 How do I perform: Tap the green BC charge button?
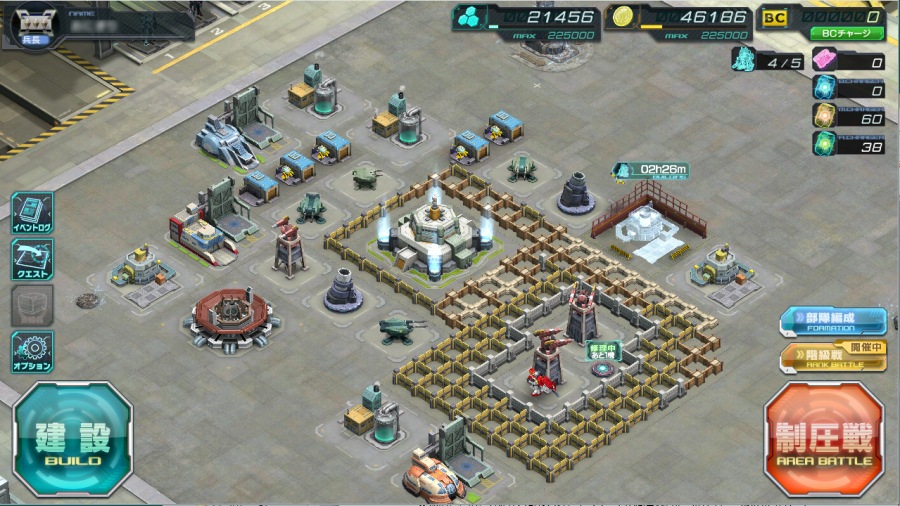coord(846,33)
